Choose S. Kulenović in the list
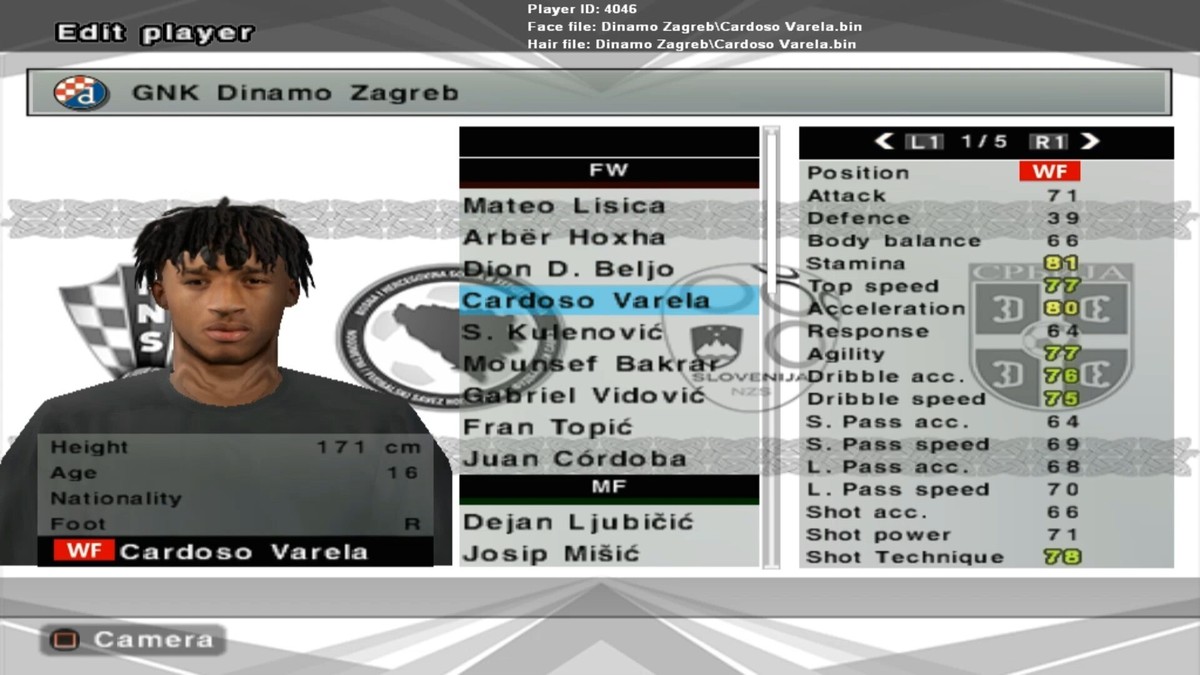Screen dimensions: 1200x675 coord(563,332)
